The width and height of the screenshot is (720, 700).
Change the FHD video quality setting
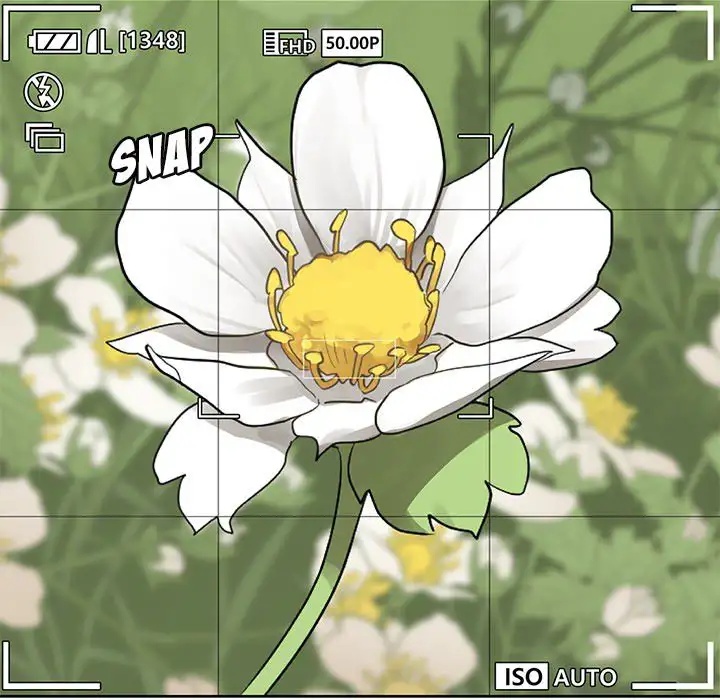tap(289, 43)
